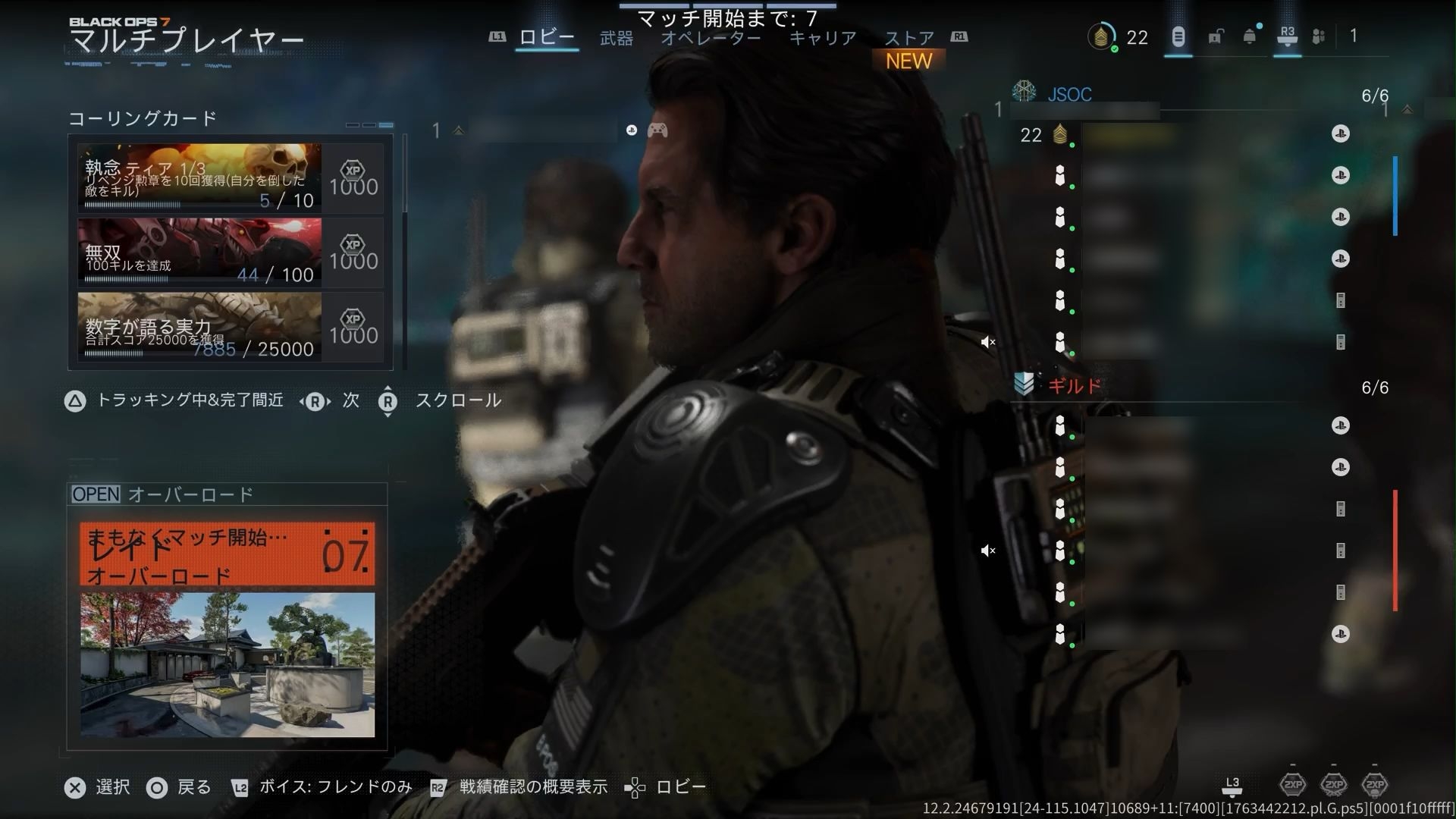This screenshot has width=1456, height=819.
Task: Expand the guild member list
Action: pos(1376,387)
